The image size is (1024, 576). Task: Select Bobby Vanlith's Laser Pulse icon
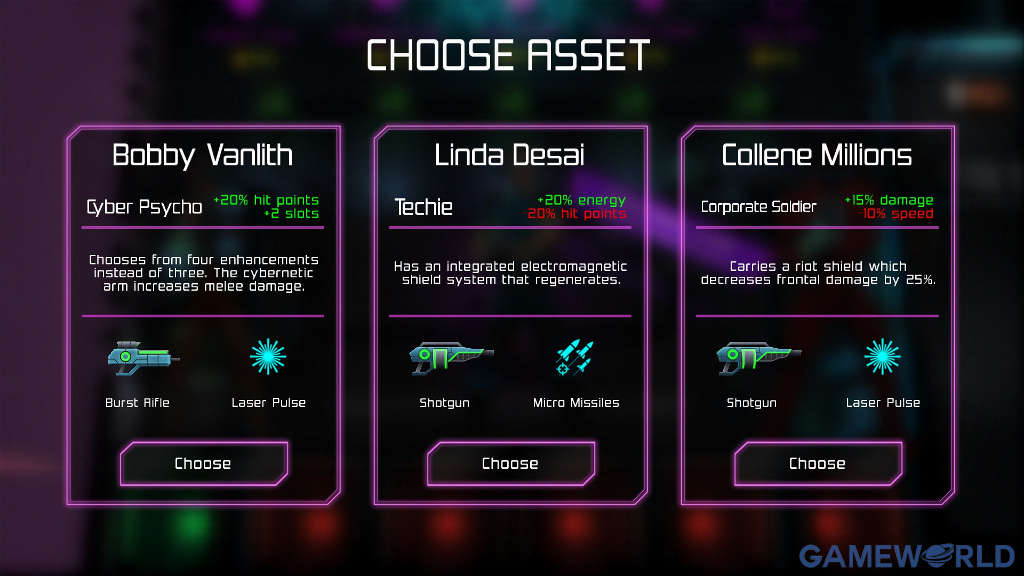tap(268, 358)
